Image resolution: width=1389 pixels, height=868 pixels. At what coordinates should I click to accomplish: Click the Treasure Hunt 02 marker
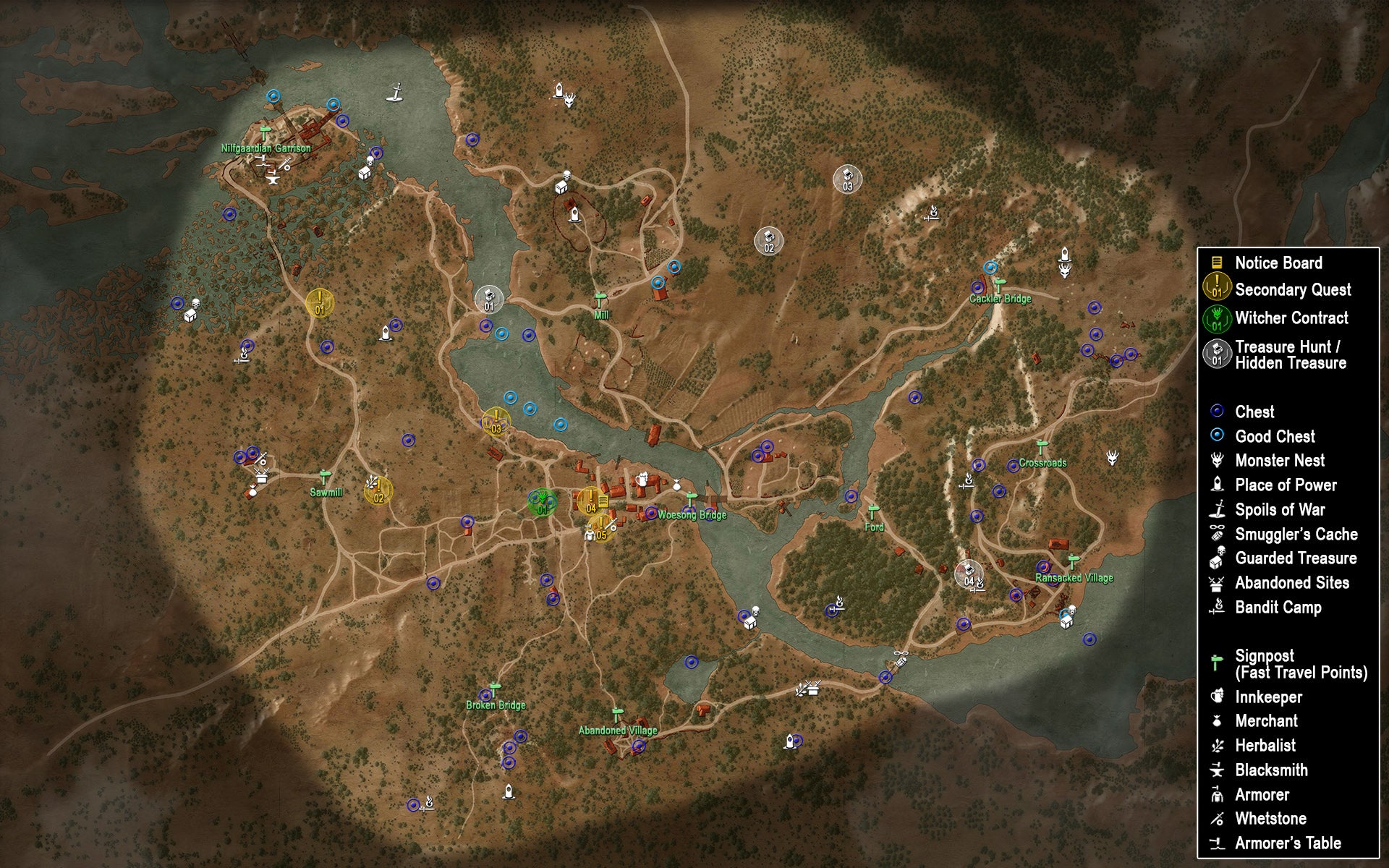(x=768, y=239)
